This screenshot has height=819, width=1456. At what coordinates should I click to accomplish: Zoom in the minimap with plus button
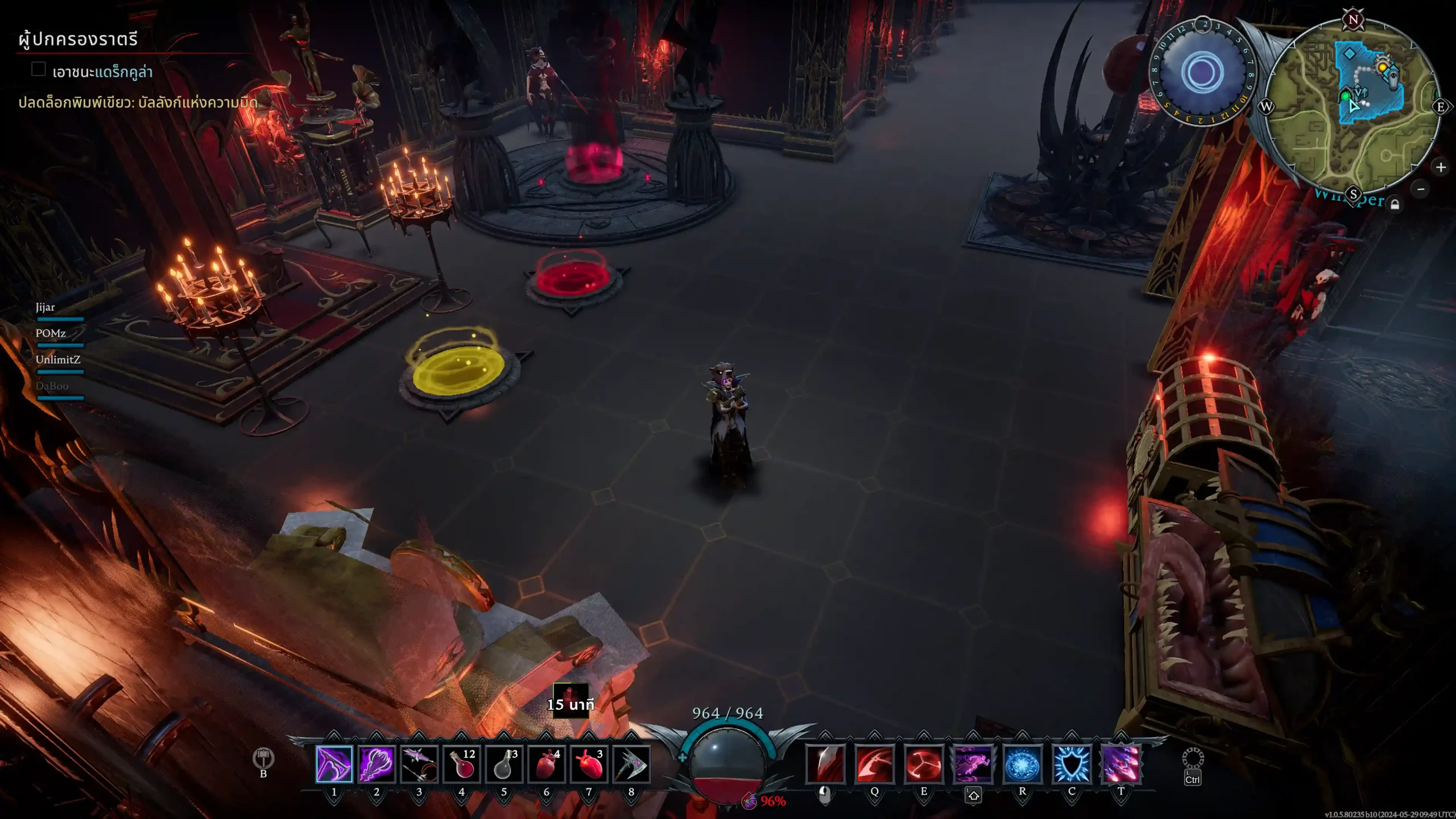tap(1441, 167)
